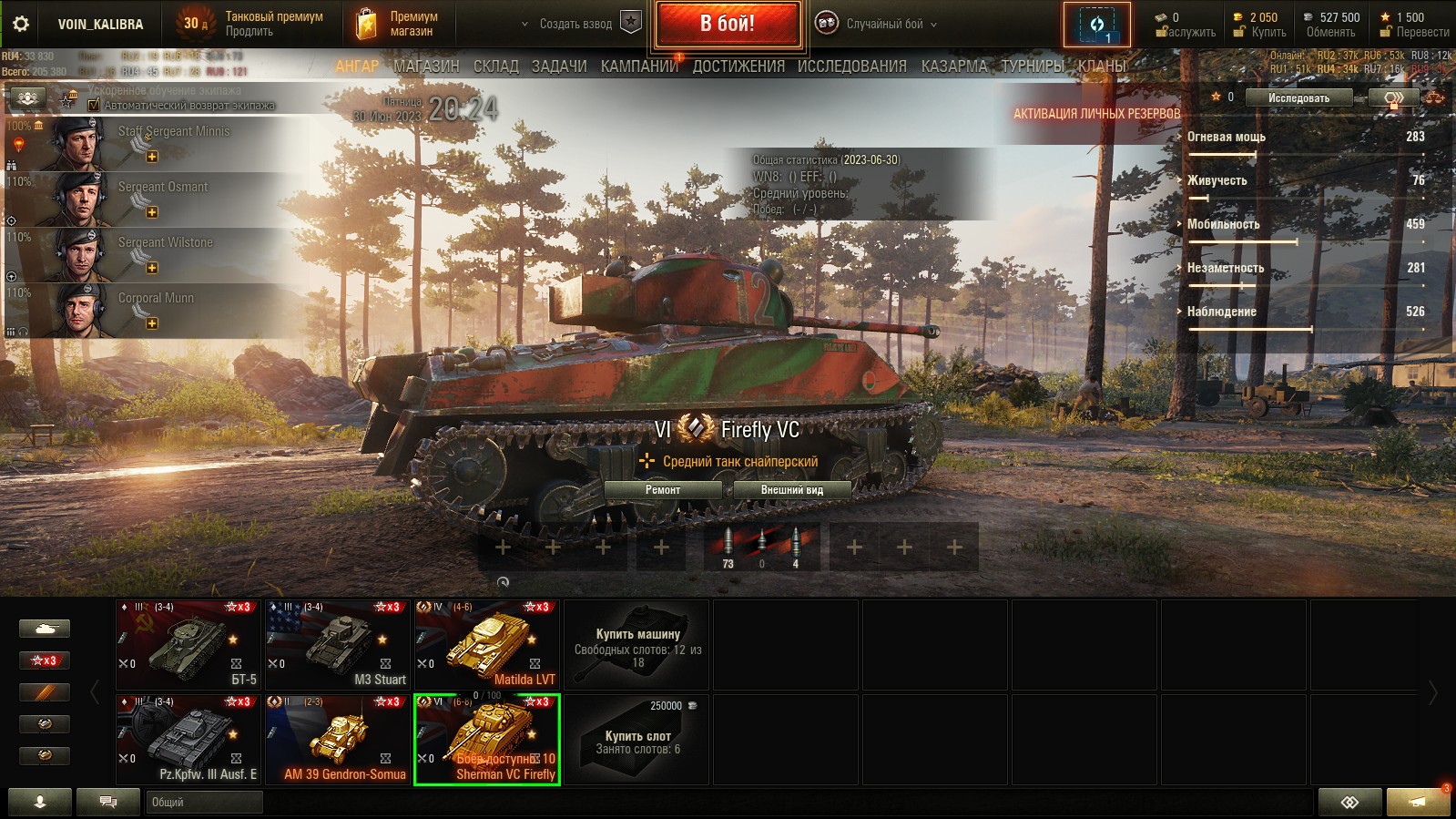Select the Pz.Kpfw. III Ausf. E tank
The width and height of the screenshot is (1456, 819).
pyautogui.click(x=188, y=738)
